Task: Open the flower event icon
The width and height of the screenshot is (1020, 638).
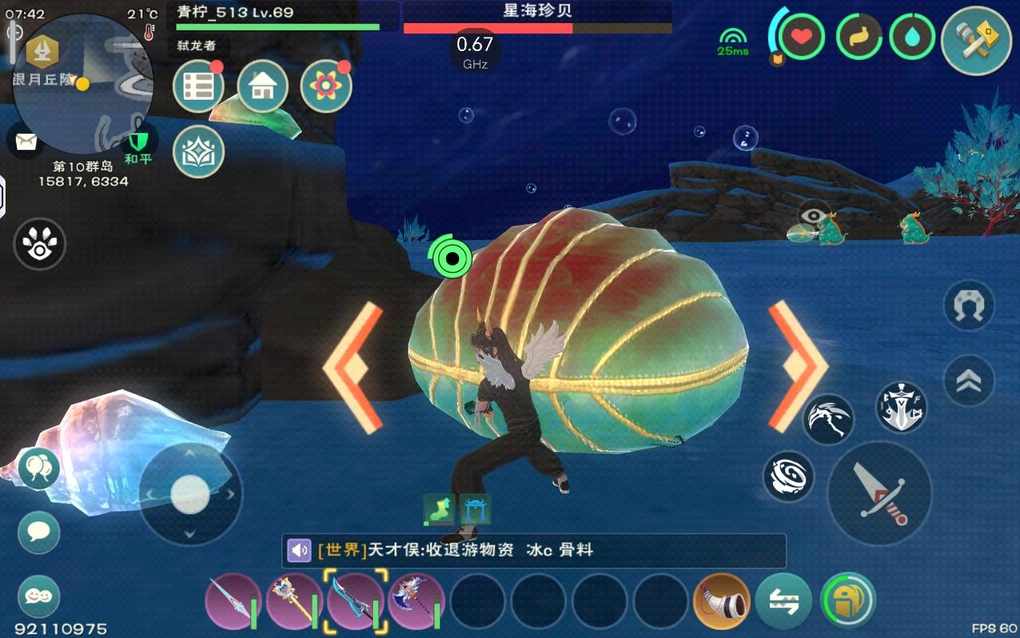Action: 325,87
